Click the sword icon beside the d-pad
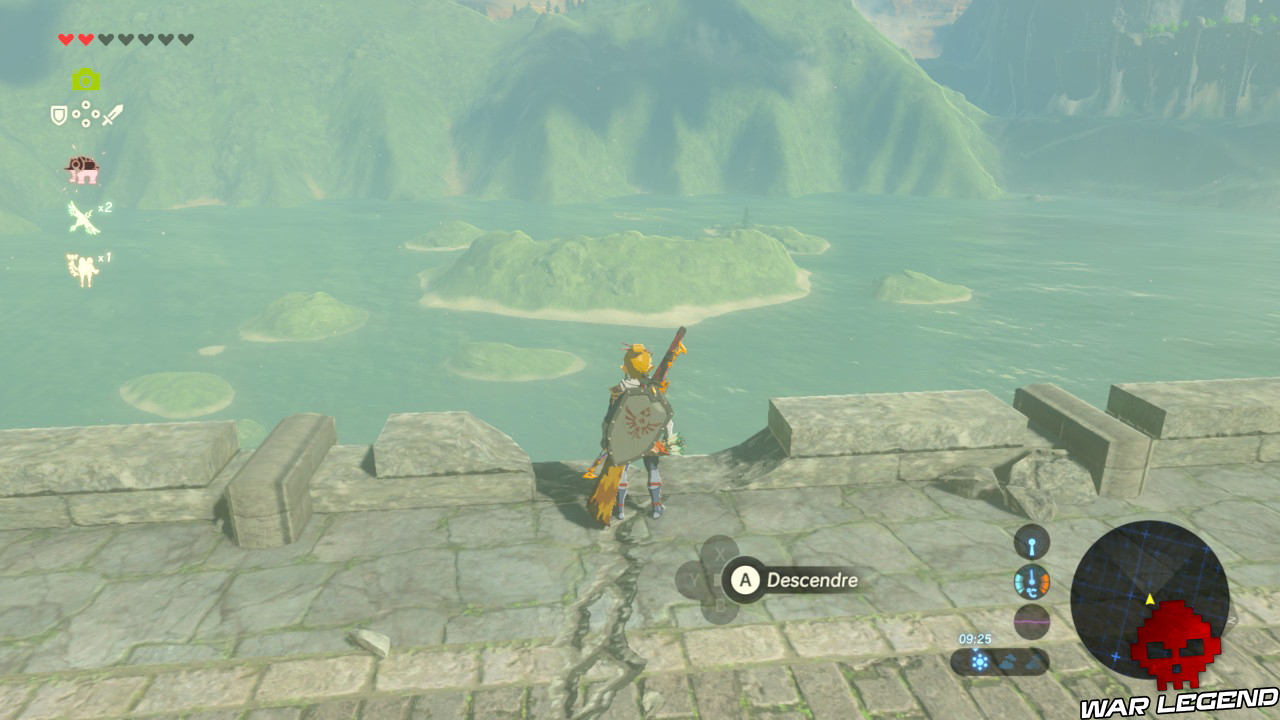 click(x=113, y=113)
